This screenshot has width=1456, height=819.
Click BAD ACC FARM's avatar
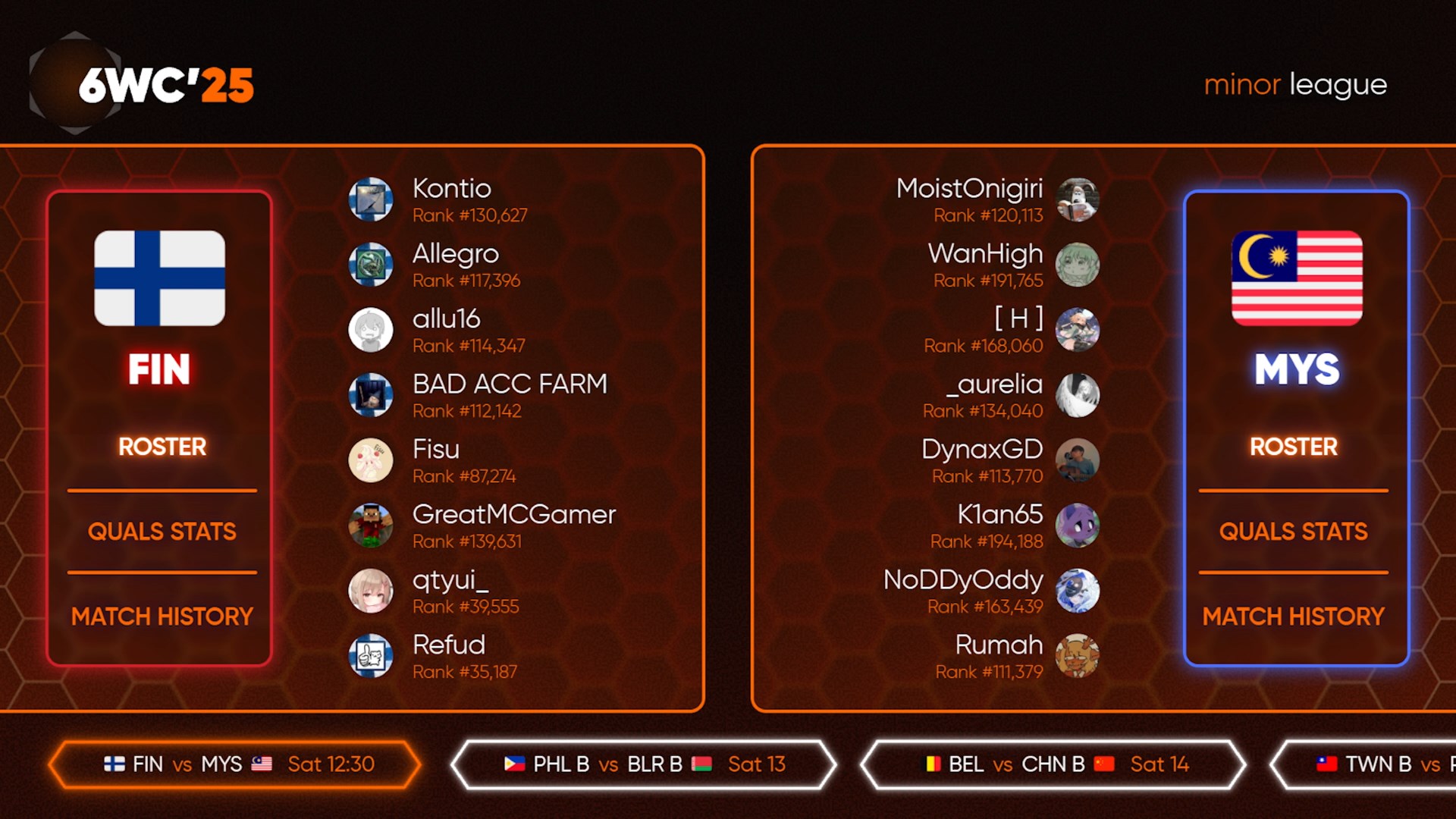click(371, 395)
